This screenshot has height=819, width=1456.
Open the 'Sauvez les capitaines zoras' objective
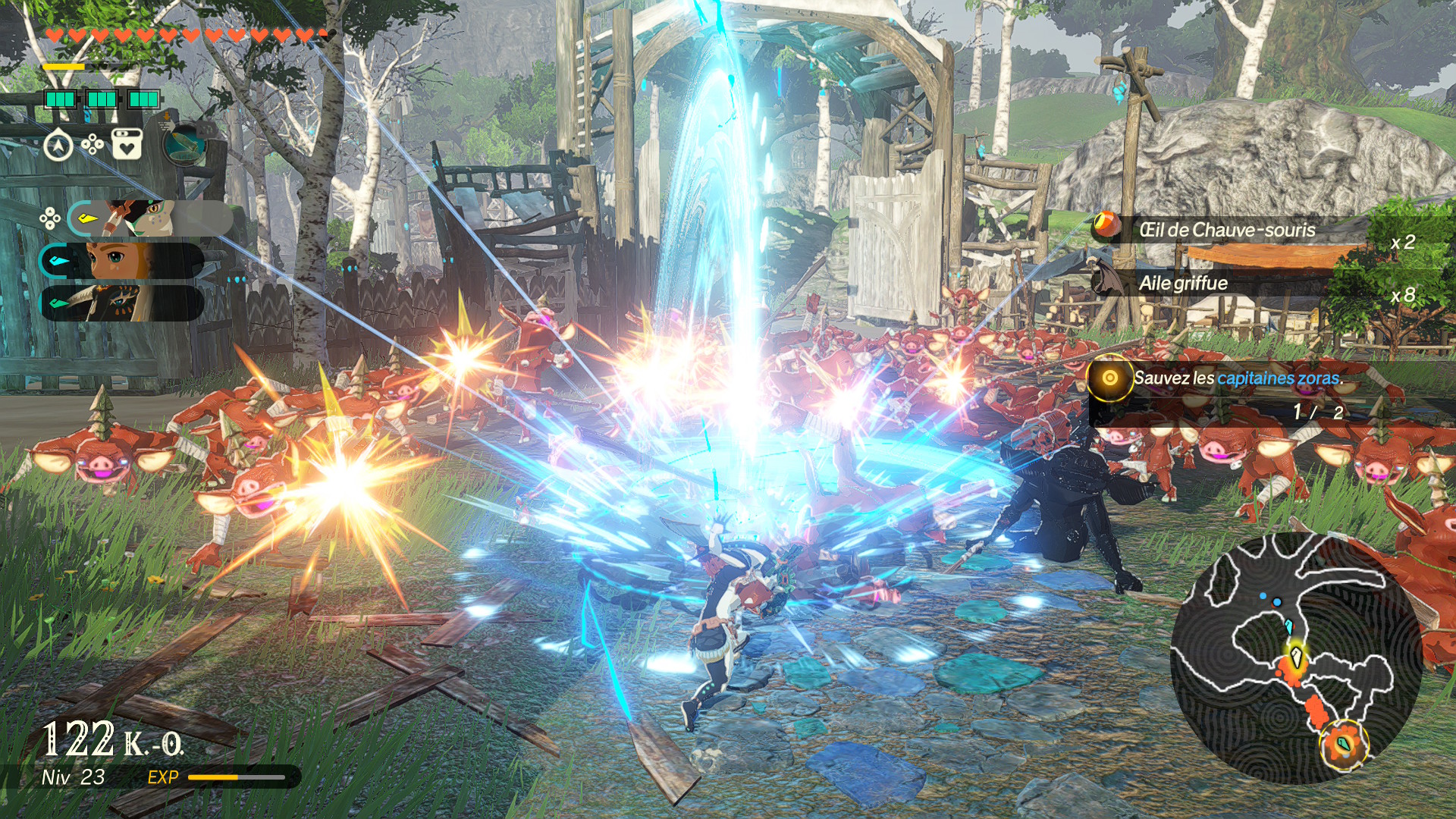1236,378
